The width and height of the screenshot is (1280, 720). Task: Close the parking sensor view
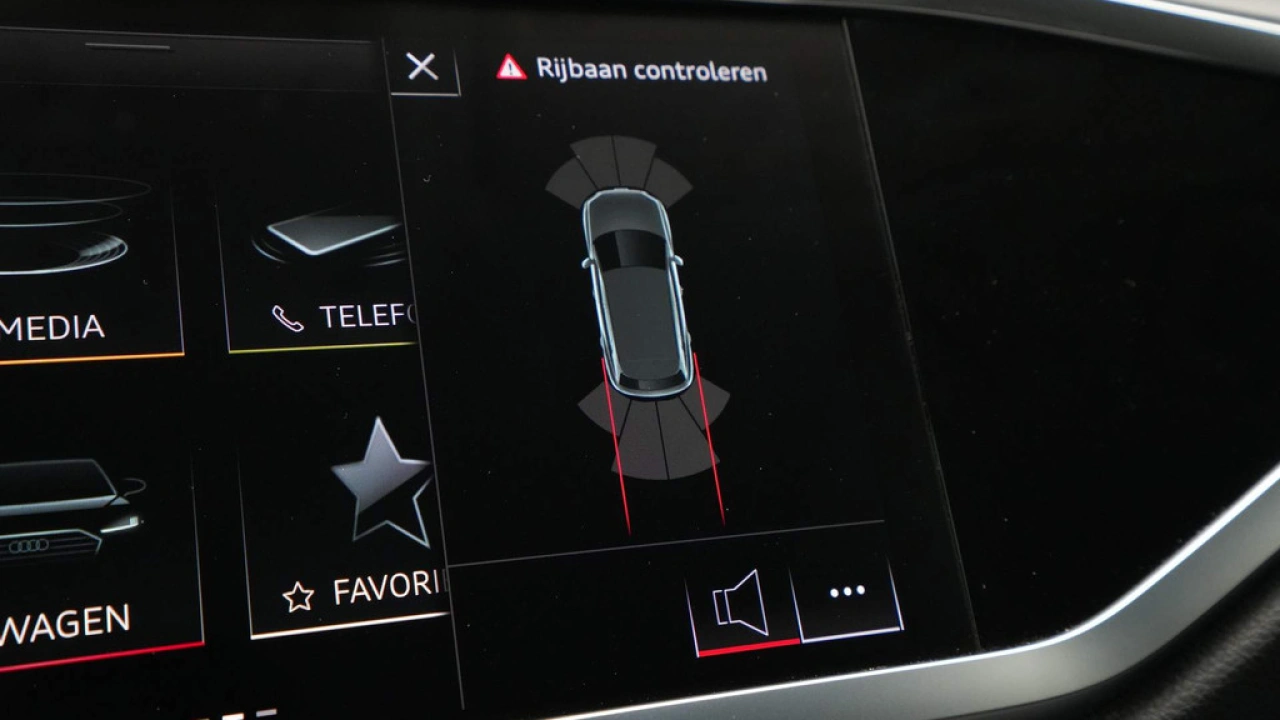pos(422,67)
